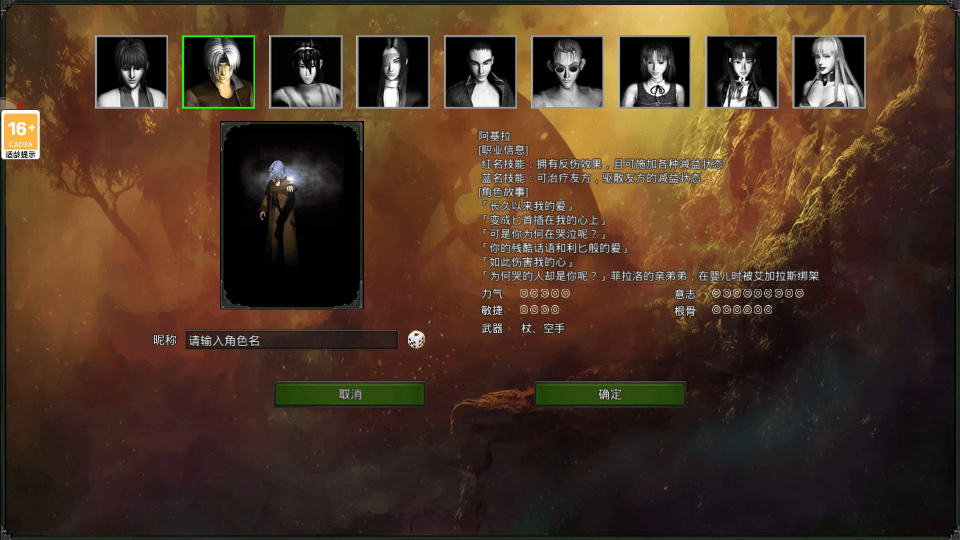Select the short-haired man in open jacket
This screenshot has height=540, width=960.
[480, 72]
